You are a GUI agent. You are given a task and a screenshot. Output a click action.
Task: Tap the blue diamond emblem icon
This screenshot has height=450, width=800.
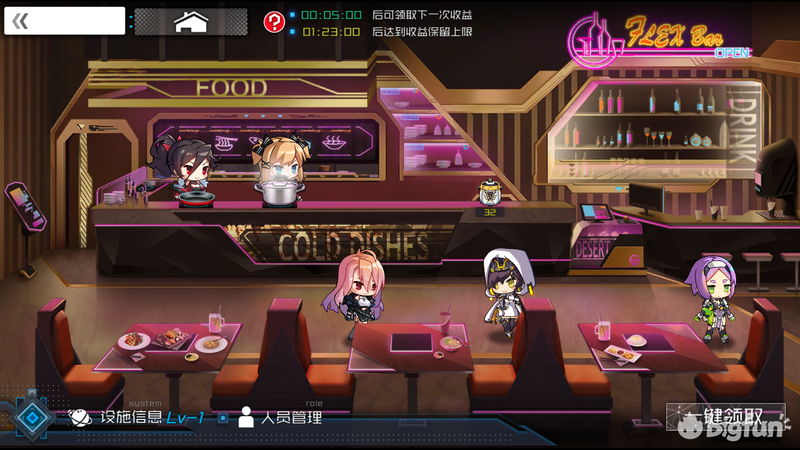click(34, 418)
